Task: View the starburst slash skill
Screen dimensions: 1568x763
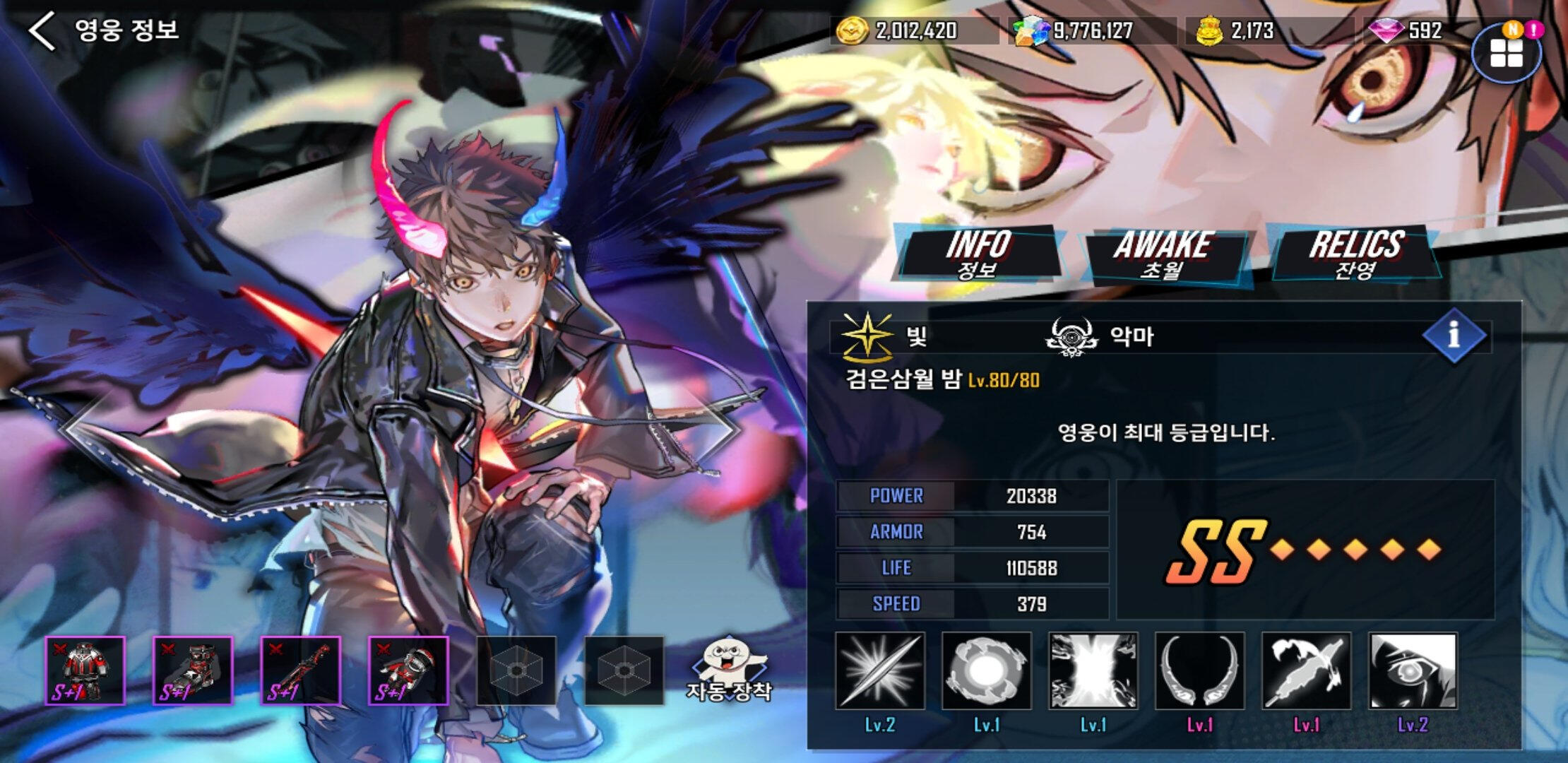Action: coord(880,670)
